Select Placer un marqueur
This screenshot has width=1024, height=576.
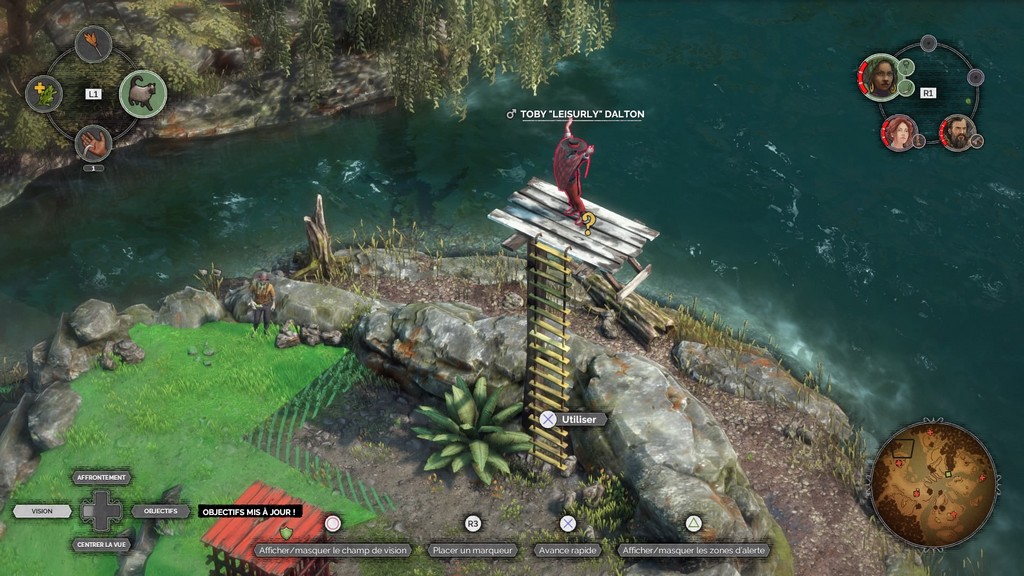pyautogui.click(x=473, y=550)
